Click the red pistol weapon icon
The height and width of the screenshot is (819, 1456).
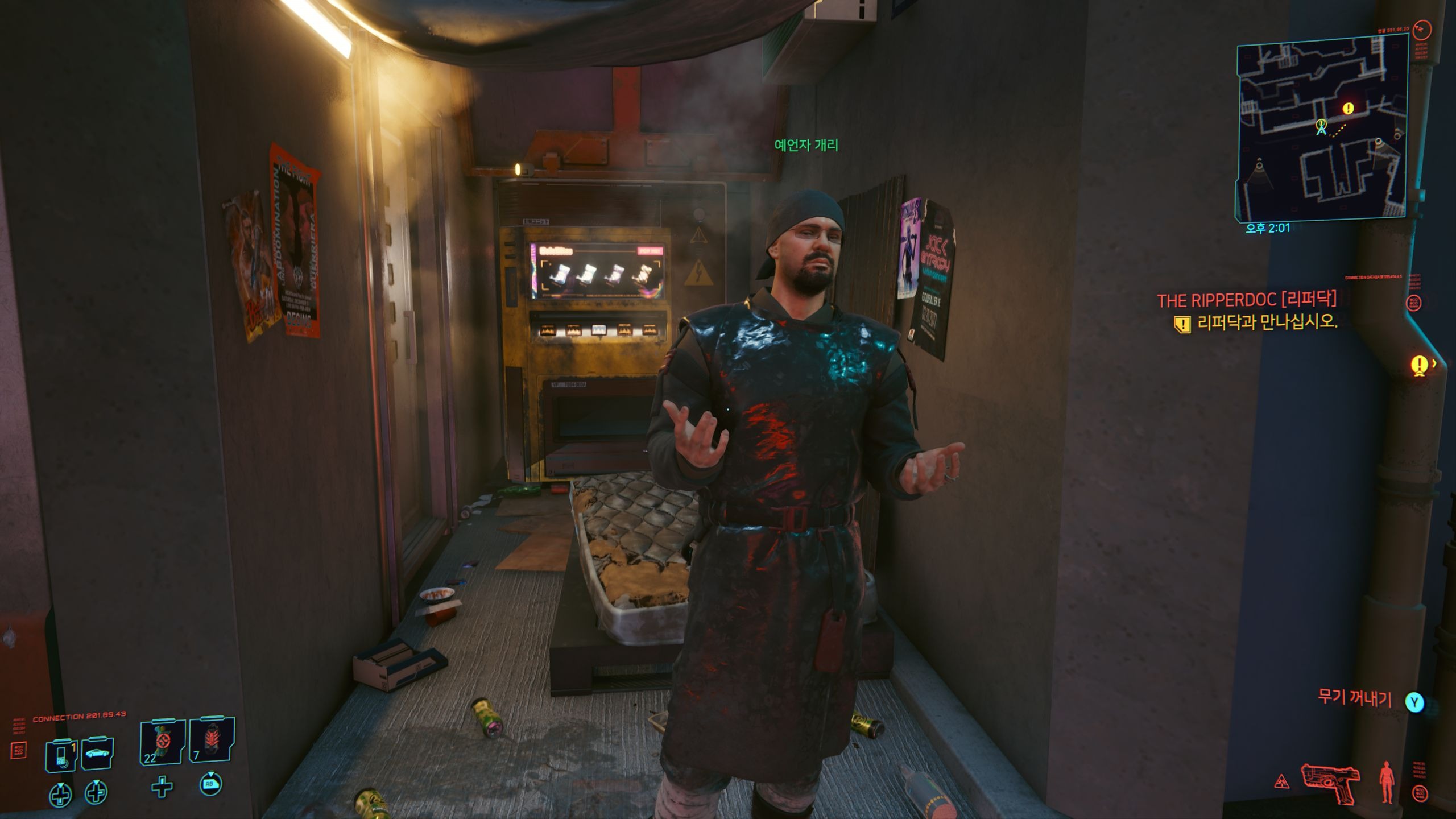click(x=1330, y=783)
